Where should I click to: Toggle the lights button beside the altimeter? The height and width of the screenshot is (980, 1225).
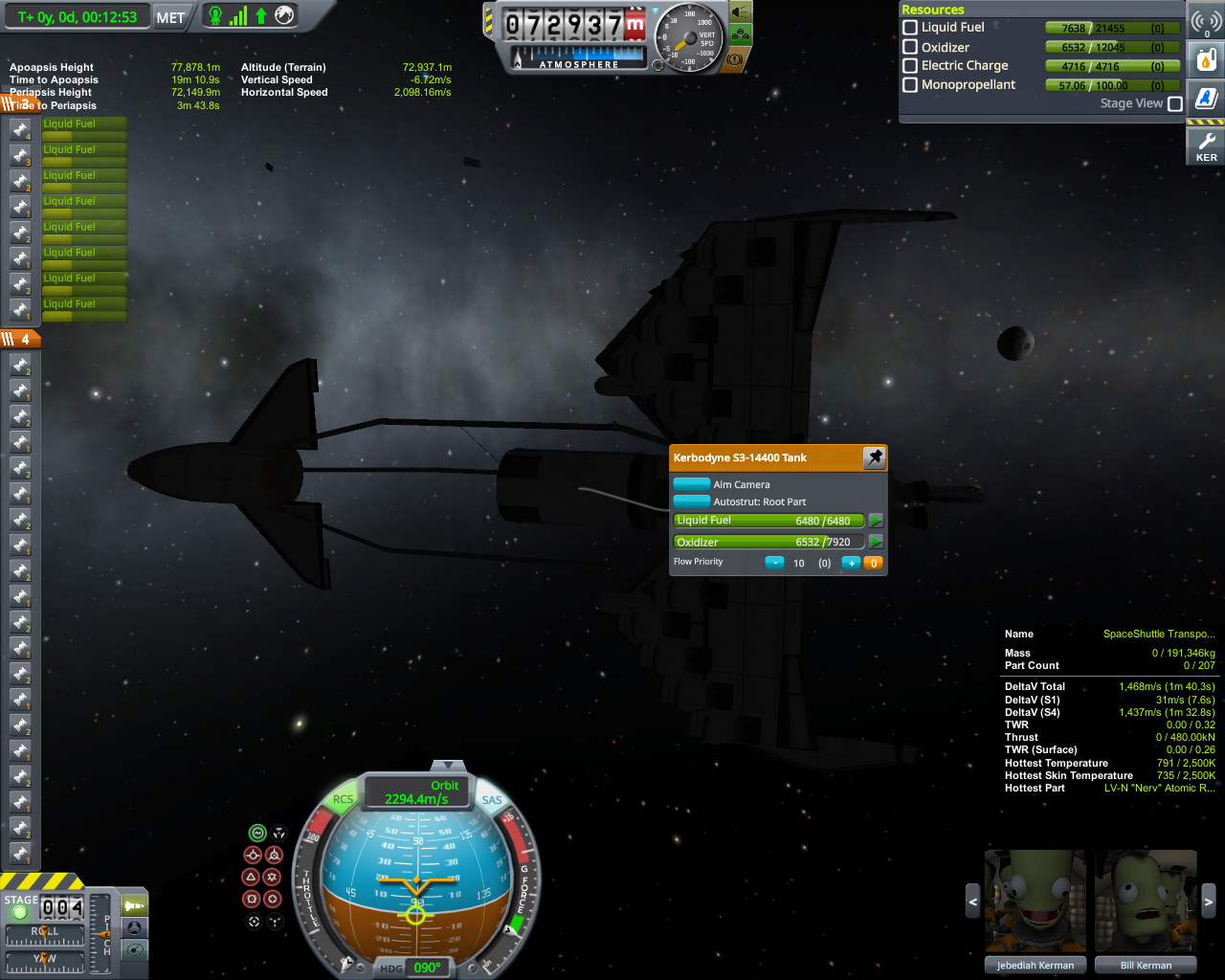tap(741, 12)
